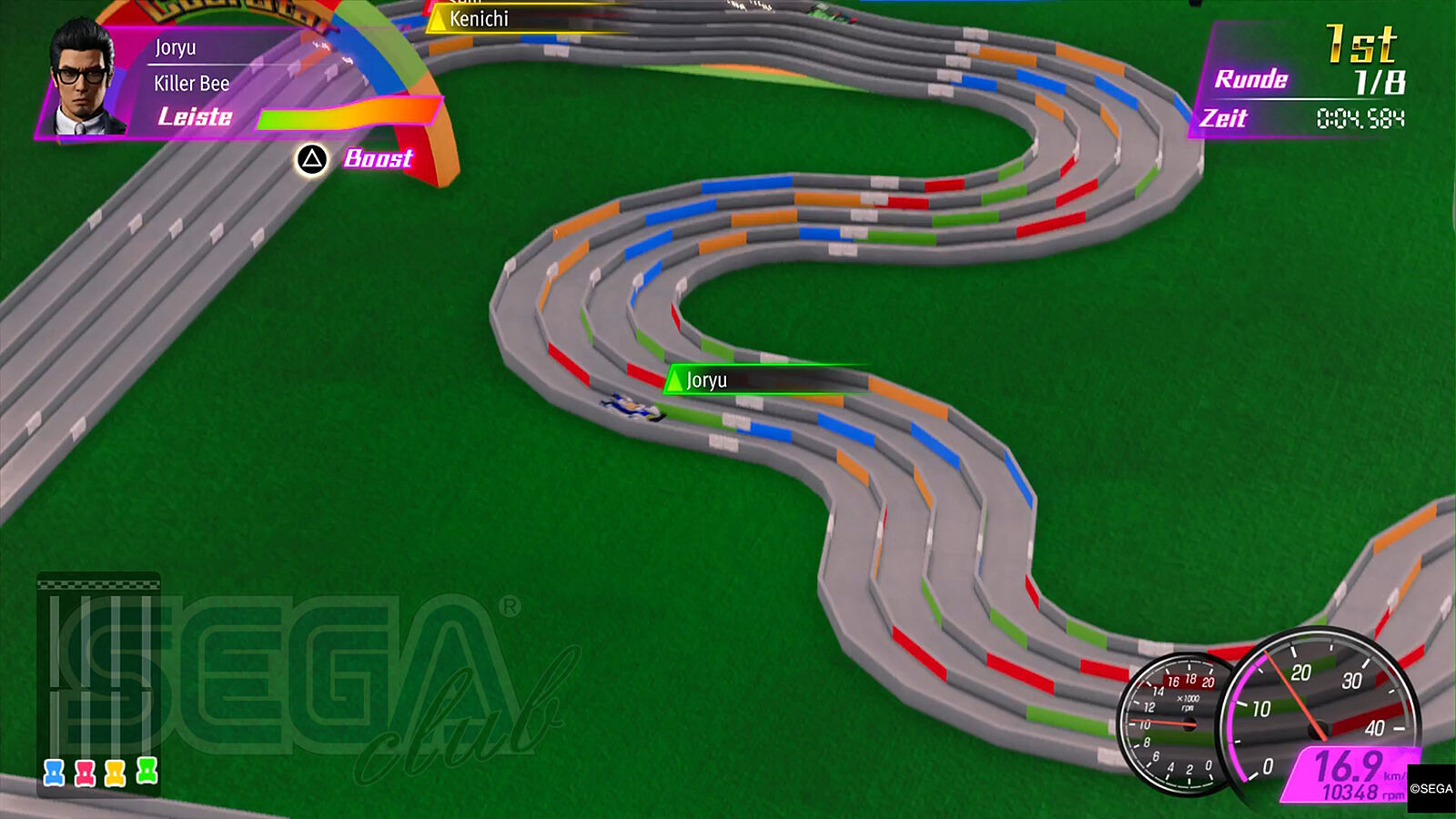Click the blue car marker on the minimap
1456x819 pixels.
click(55, 773)
